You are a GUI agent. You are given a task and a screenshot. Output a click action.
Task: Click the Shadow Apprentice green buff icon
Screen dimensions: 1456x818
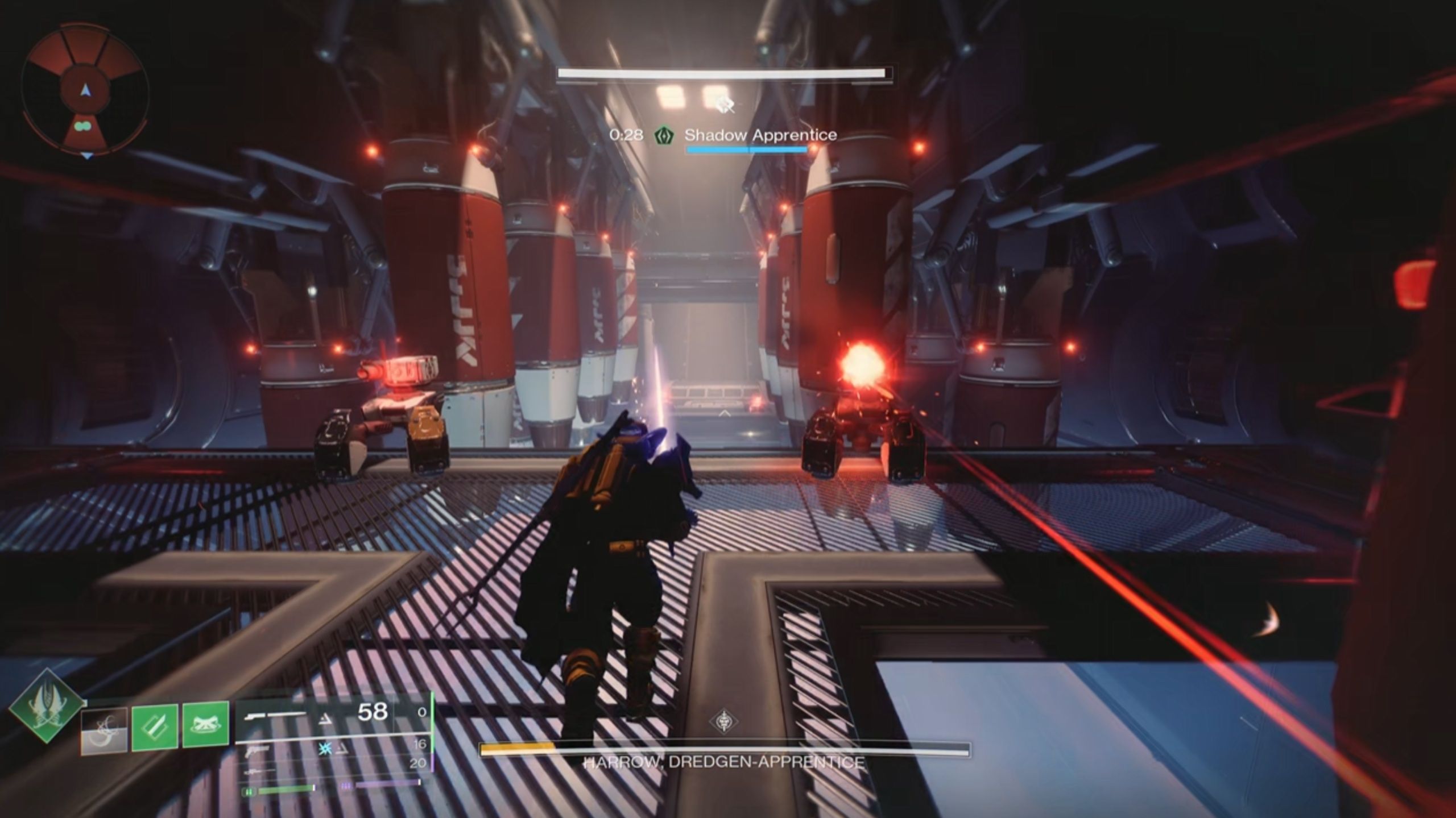point(663,135)
